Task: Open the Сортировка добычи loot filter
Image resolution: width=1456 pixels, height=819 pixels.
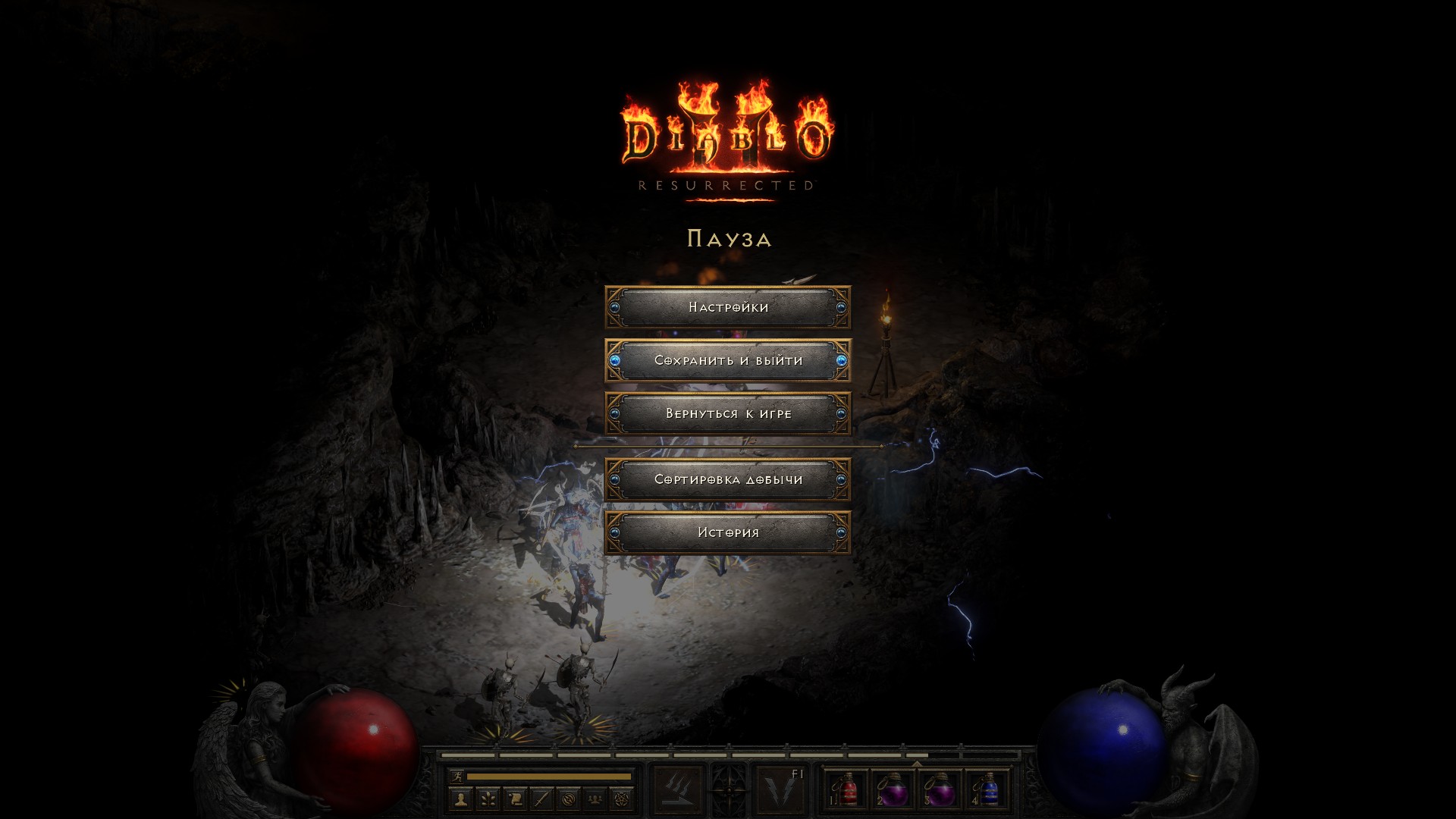Action: coord(728,479)
